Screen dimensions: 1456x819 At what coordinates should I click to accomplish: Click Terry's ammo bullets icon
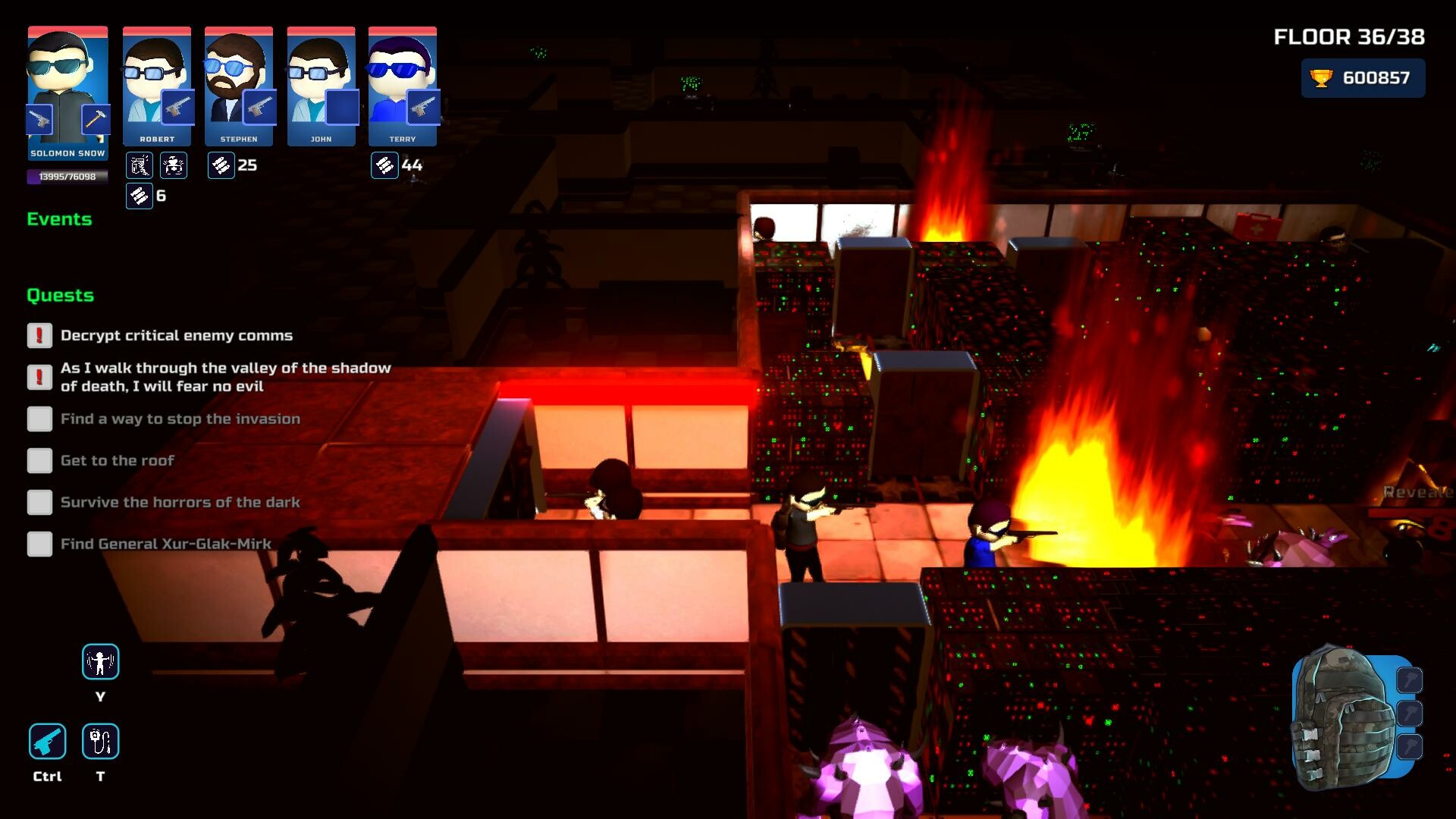click(x=384, y=165)
